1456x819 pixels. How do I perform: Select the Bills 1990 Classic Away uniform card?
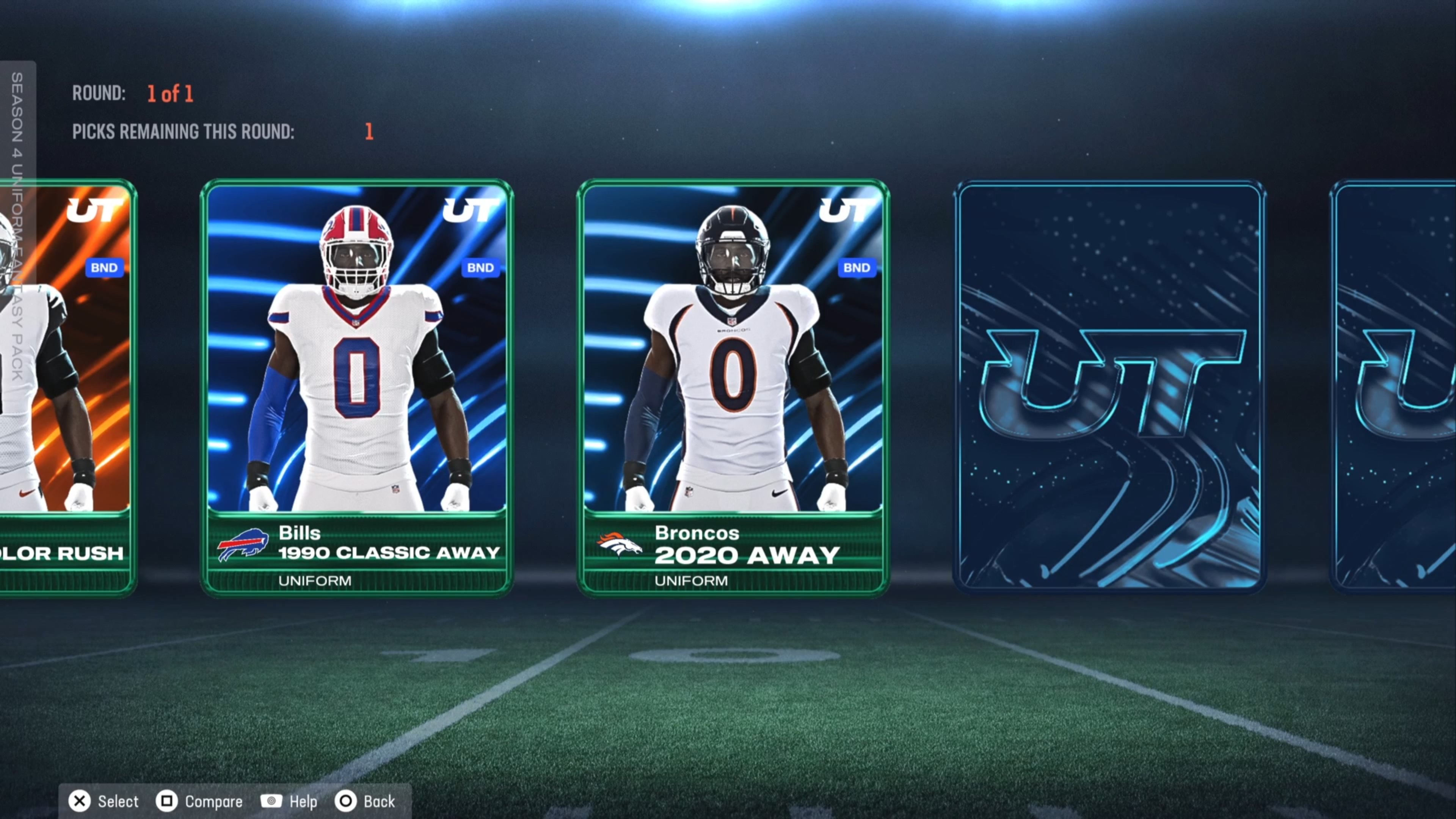(357, 387)
